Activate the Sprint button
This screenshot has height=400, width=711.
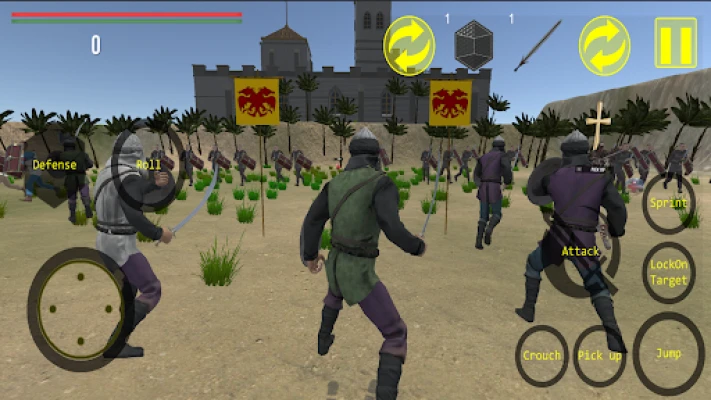tap(668, 203)
